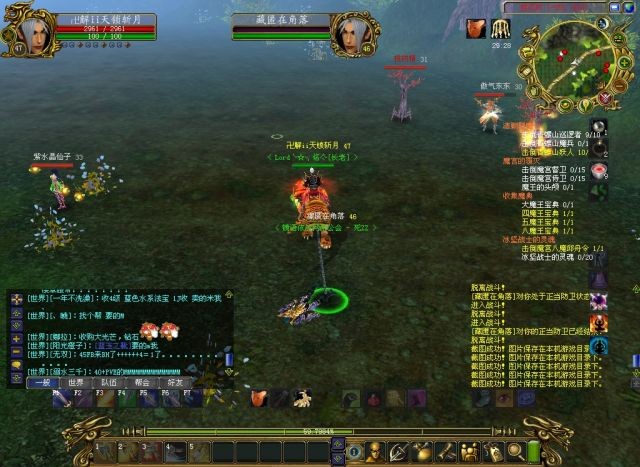640x467 pixels.
Task: Switch to the 世界 chat tab
Action: [x=76, y=382]
